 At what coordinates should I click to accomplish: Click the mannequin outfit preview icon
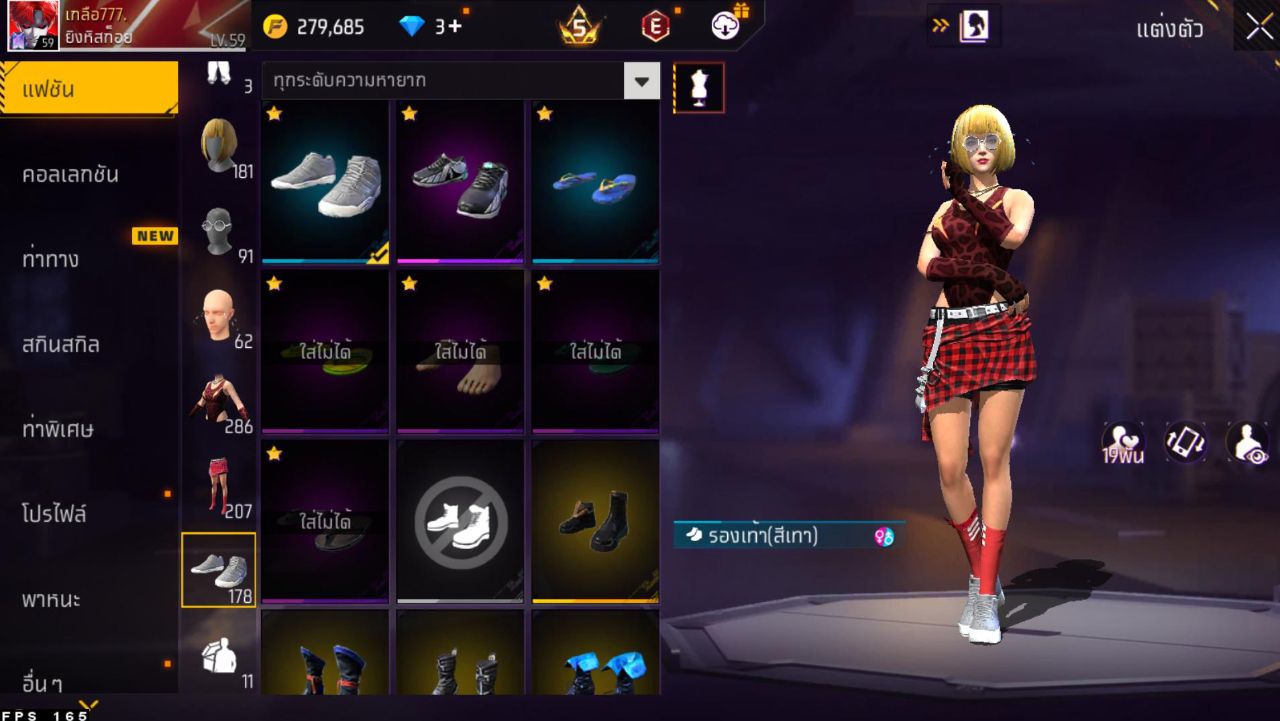click(699, 87)
